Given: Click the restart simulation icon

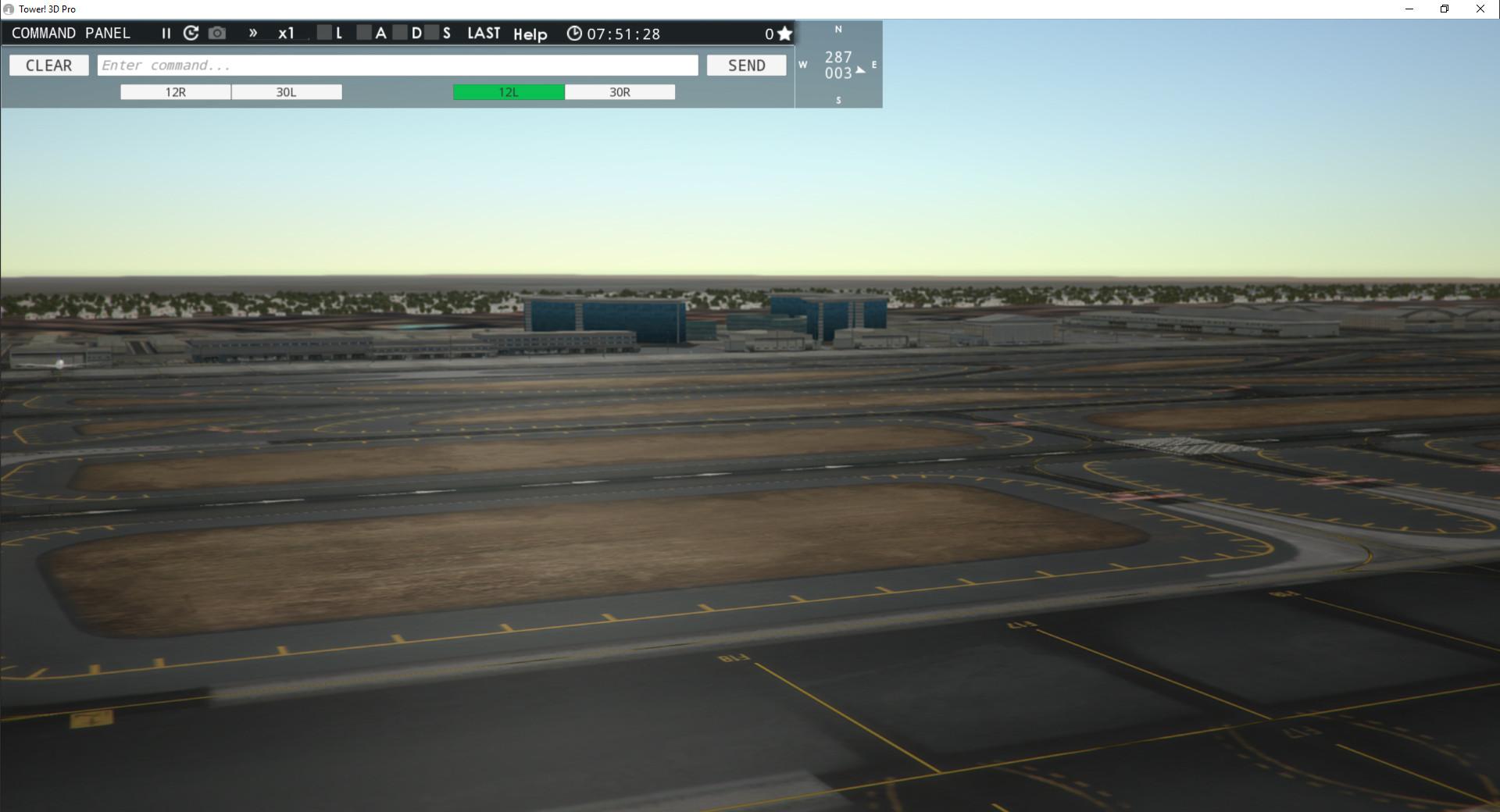Looking at the screenshot, I should coord(191,33).
